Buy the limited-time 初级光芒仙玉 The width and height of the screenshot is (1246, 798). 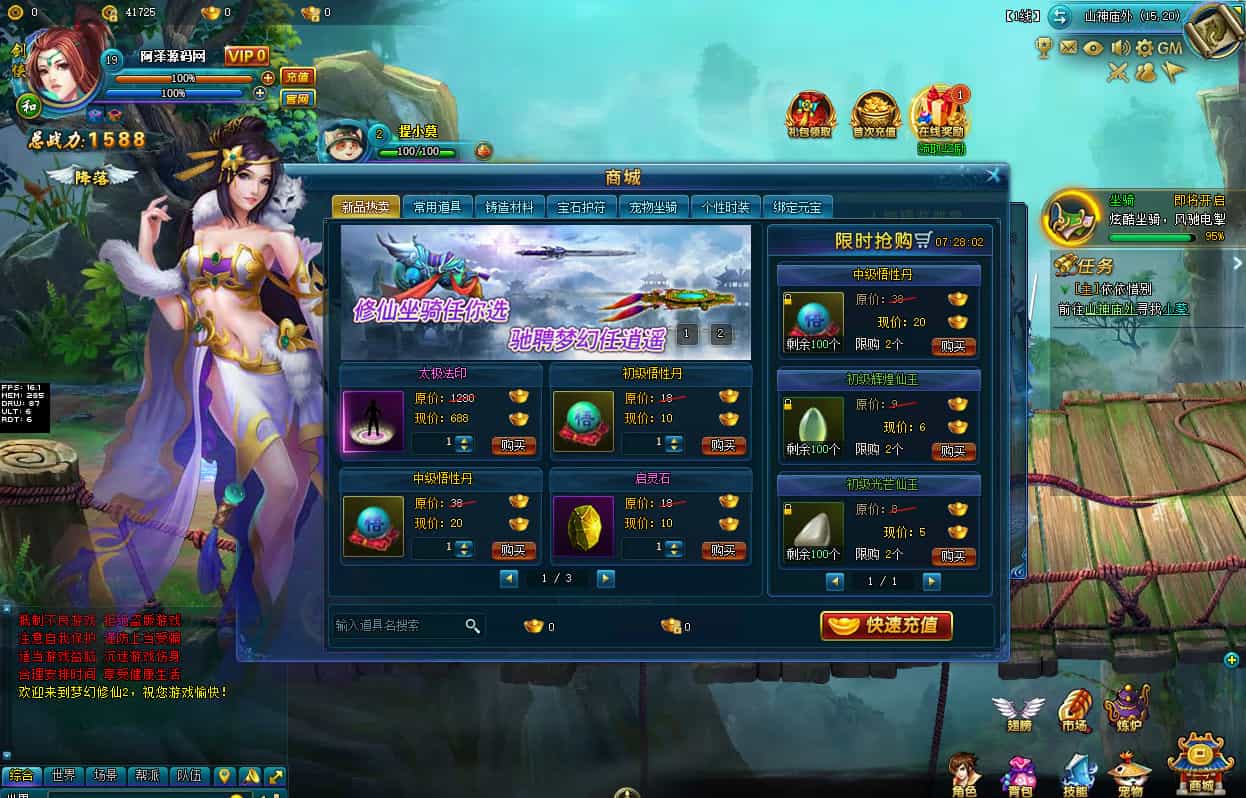click(953, 556)
